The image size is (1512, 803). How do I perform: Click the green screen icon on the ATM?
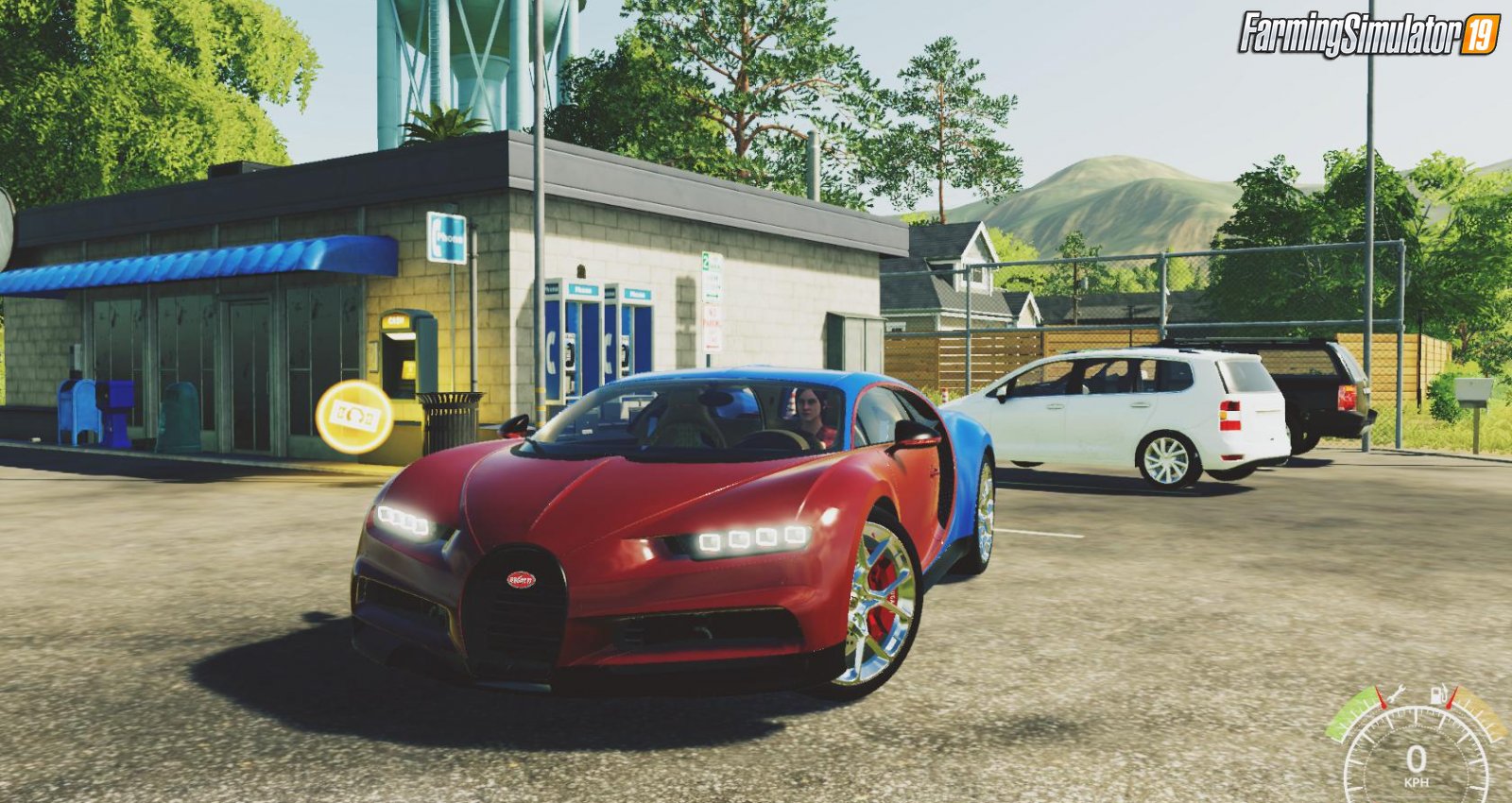pyautogui.click(x=407, y=369)
